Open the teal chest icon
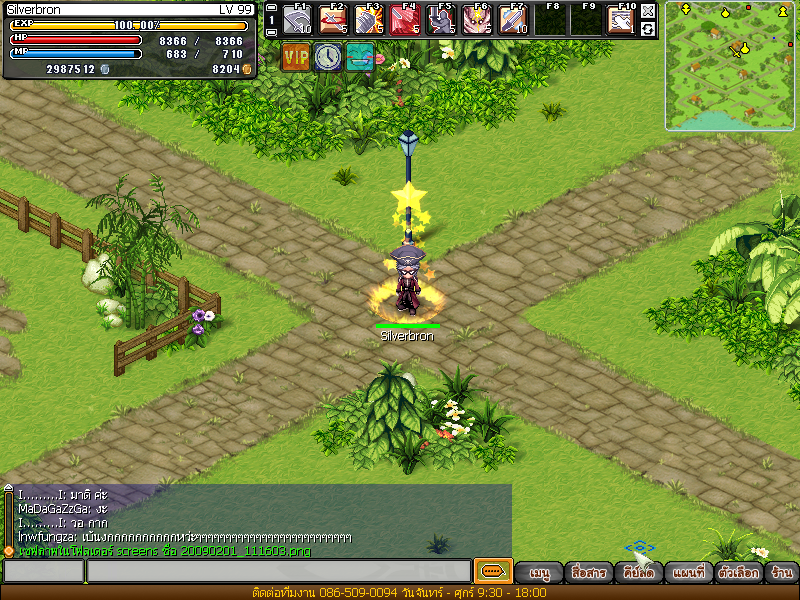This screenshot has height=600, width=800. pos(360,57)
